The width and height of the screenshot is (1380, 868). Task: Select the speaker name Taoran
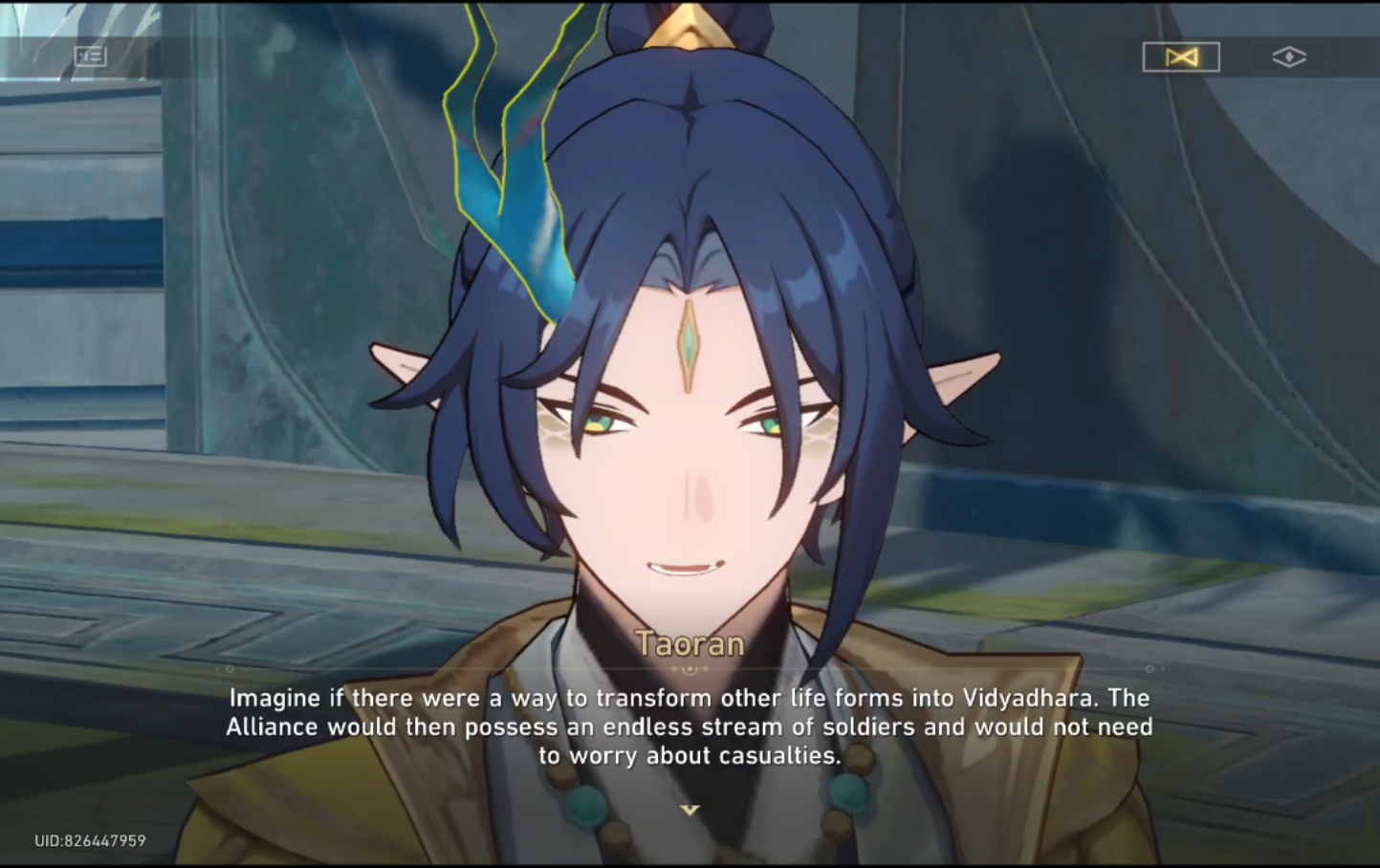(688, 644)
